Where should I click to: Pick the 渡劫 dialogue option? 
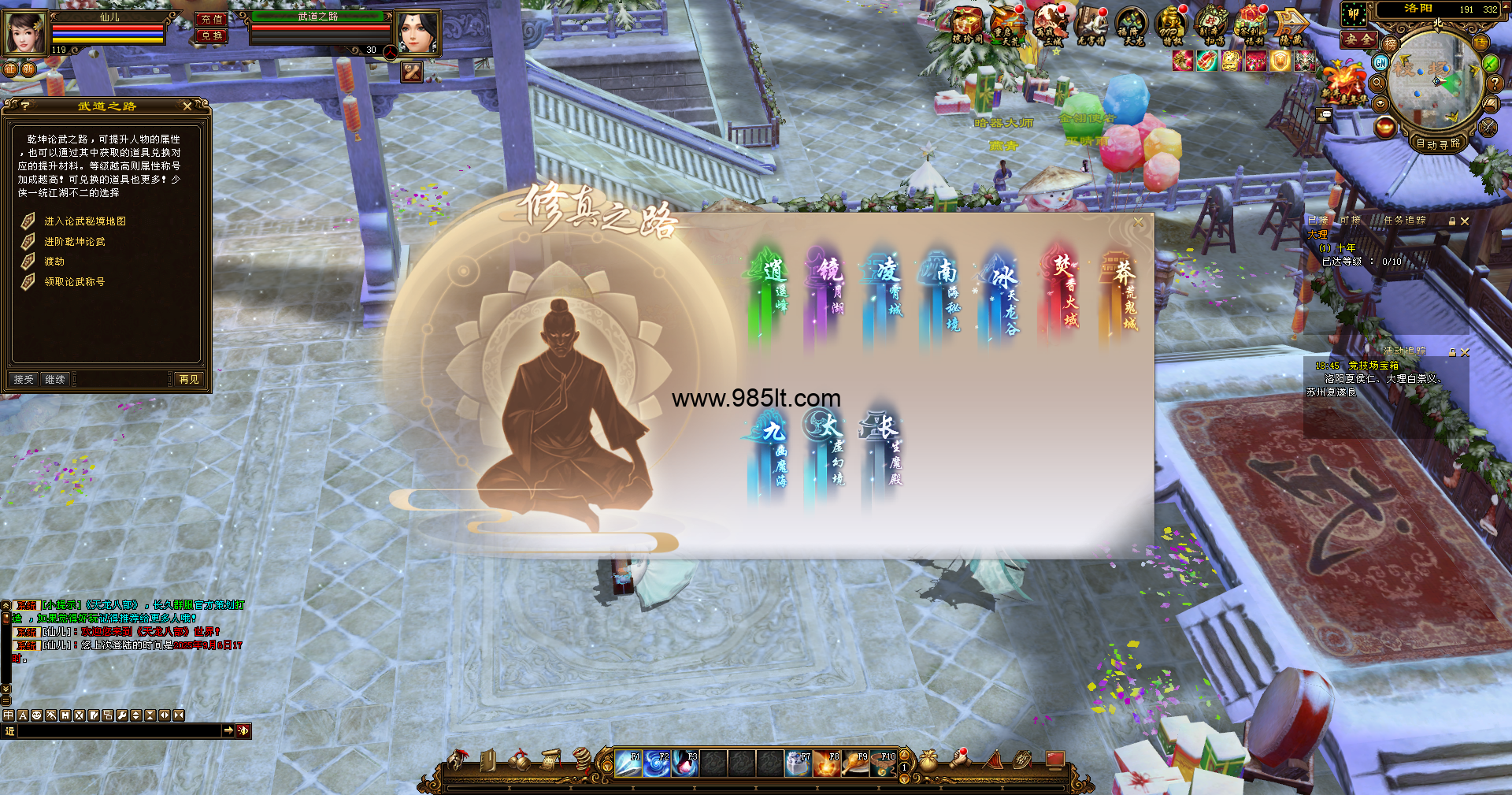pos(54,262)
